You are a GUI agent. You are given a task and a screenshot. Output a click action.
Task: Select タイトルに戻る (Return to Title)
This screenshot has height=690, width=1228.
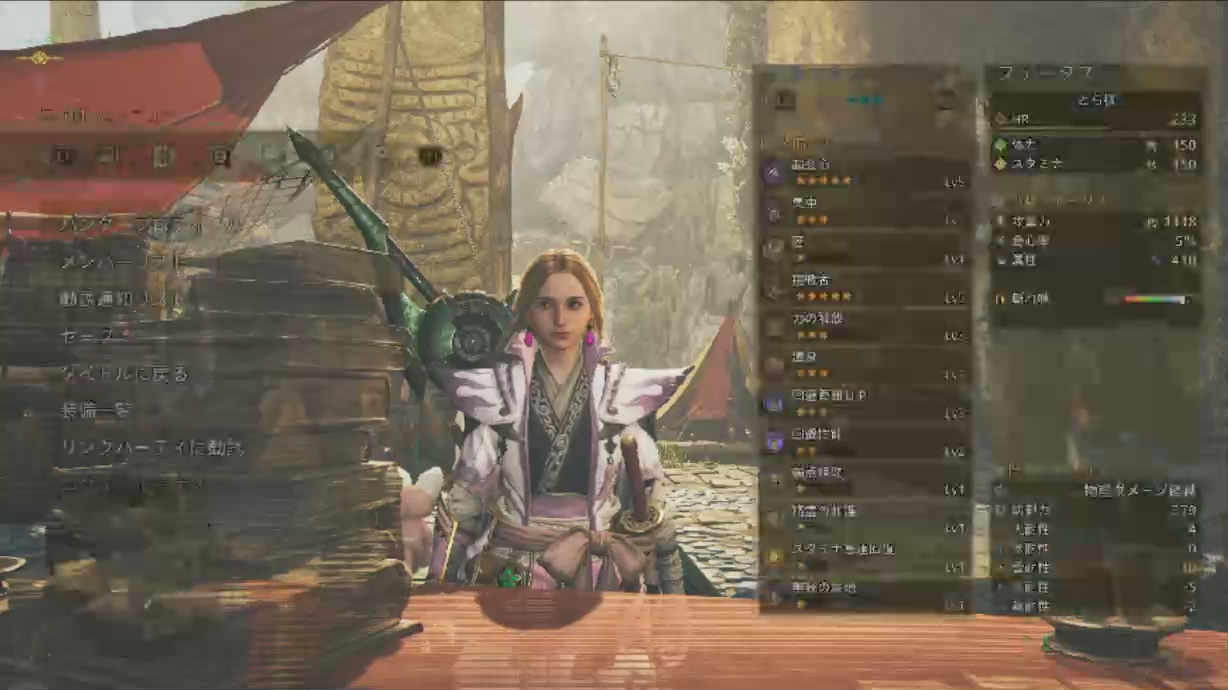124,373
